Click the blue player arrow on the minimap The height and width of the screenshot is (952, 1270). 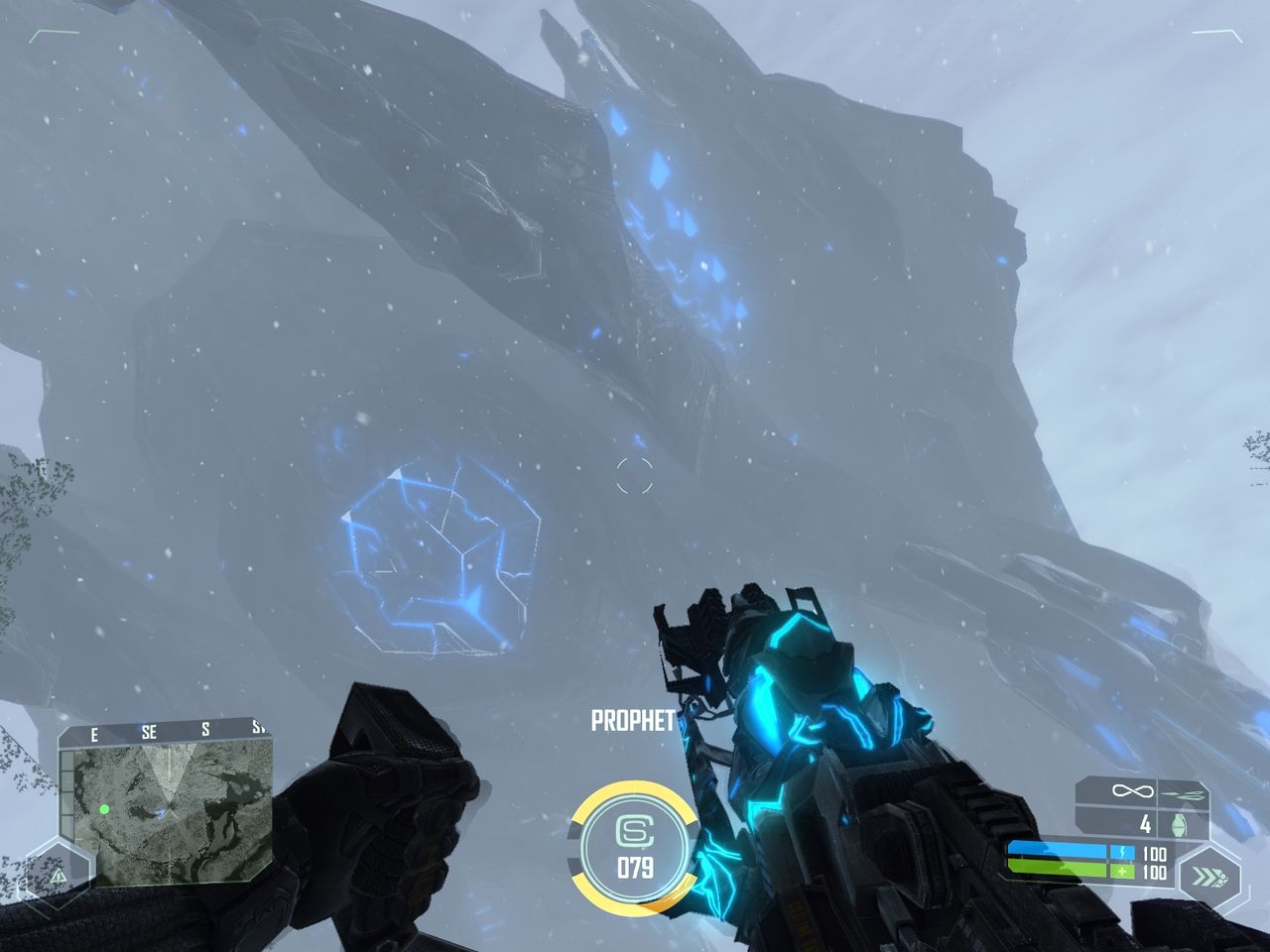162,813
